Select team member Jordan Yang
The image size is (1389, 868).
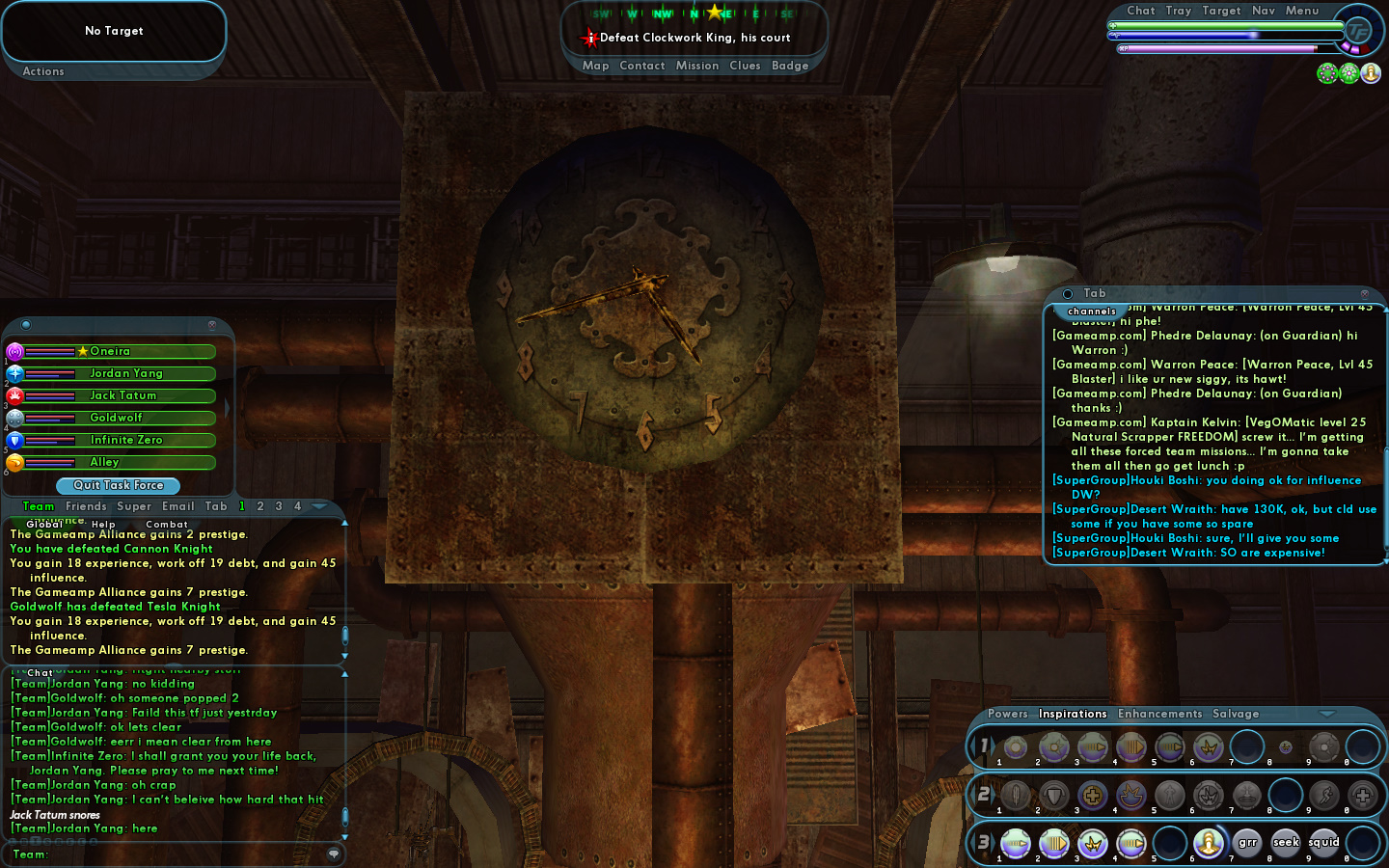[125, 373]
